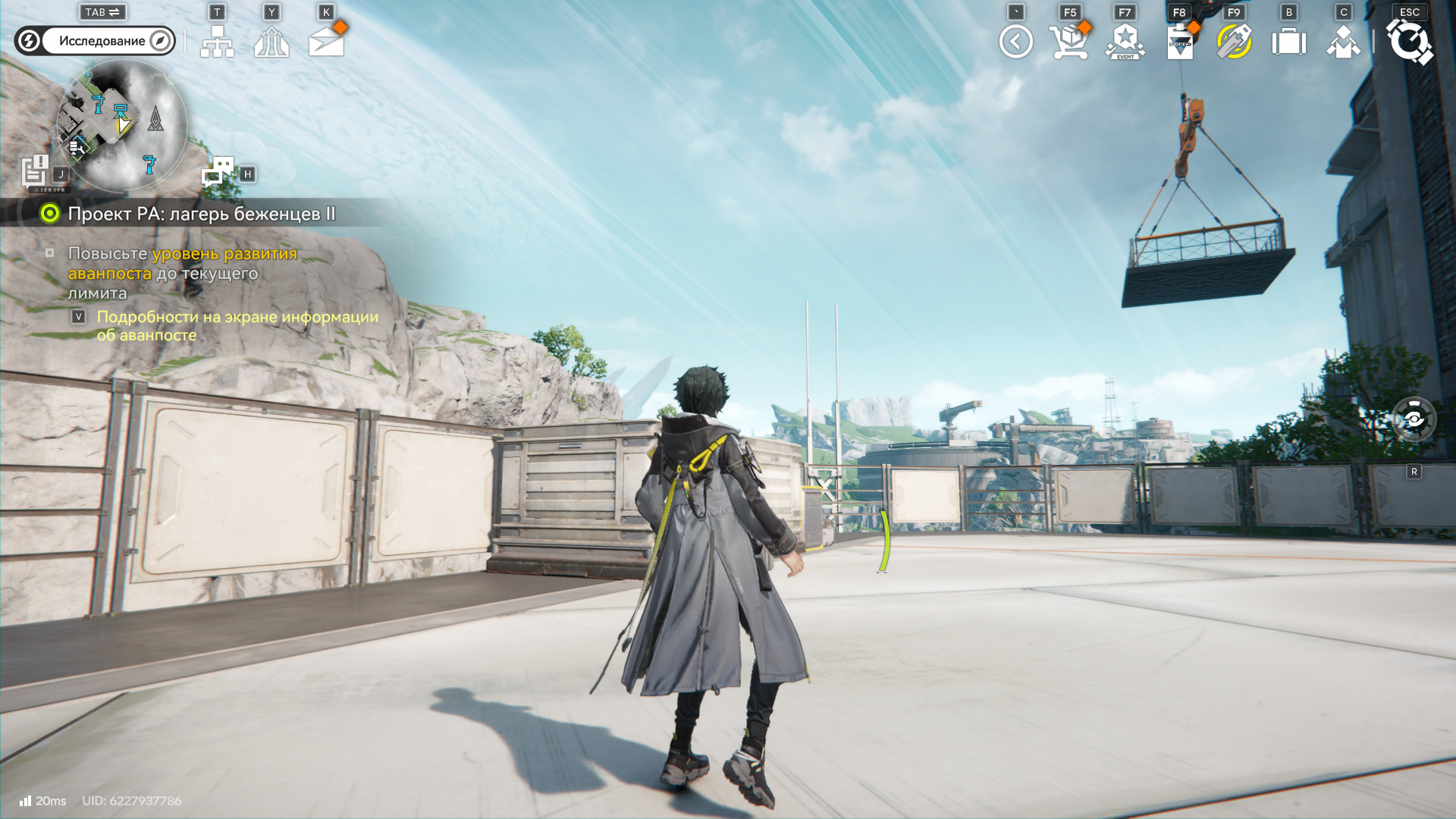Screen dimensions: 1456x819
Task: Open the briefcase backpack icon
Action: point(1288,42)
